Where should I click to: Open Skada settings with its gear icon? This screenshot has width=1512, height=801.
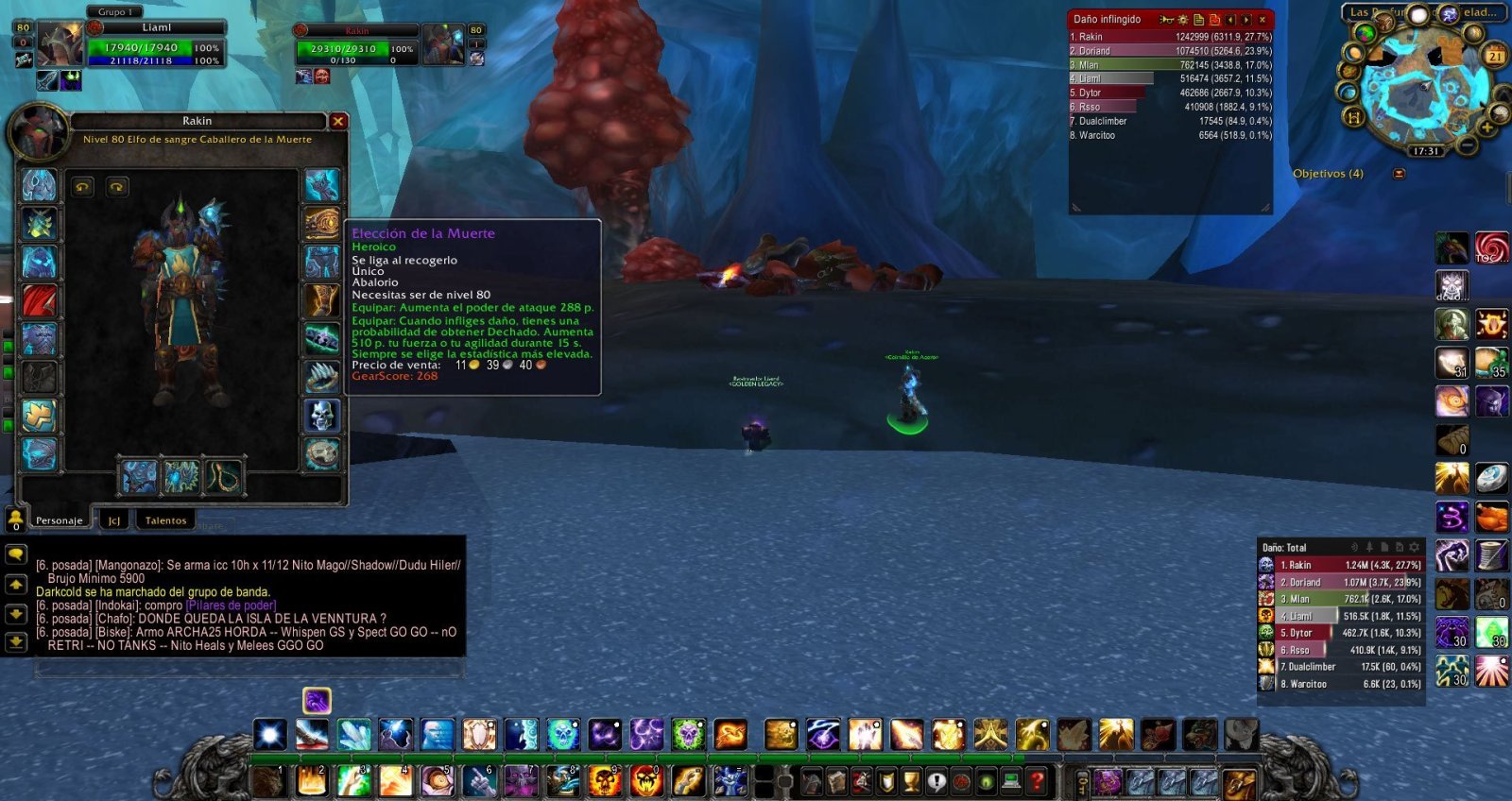[1414, 548]
